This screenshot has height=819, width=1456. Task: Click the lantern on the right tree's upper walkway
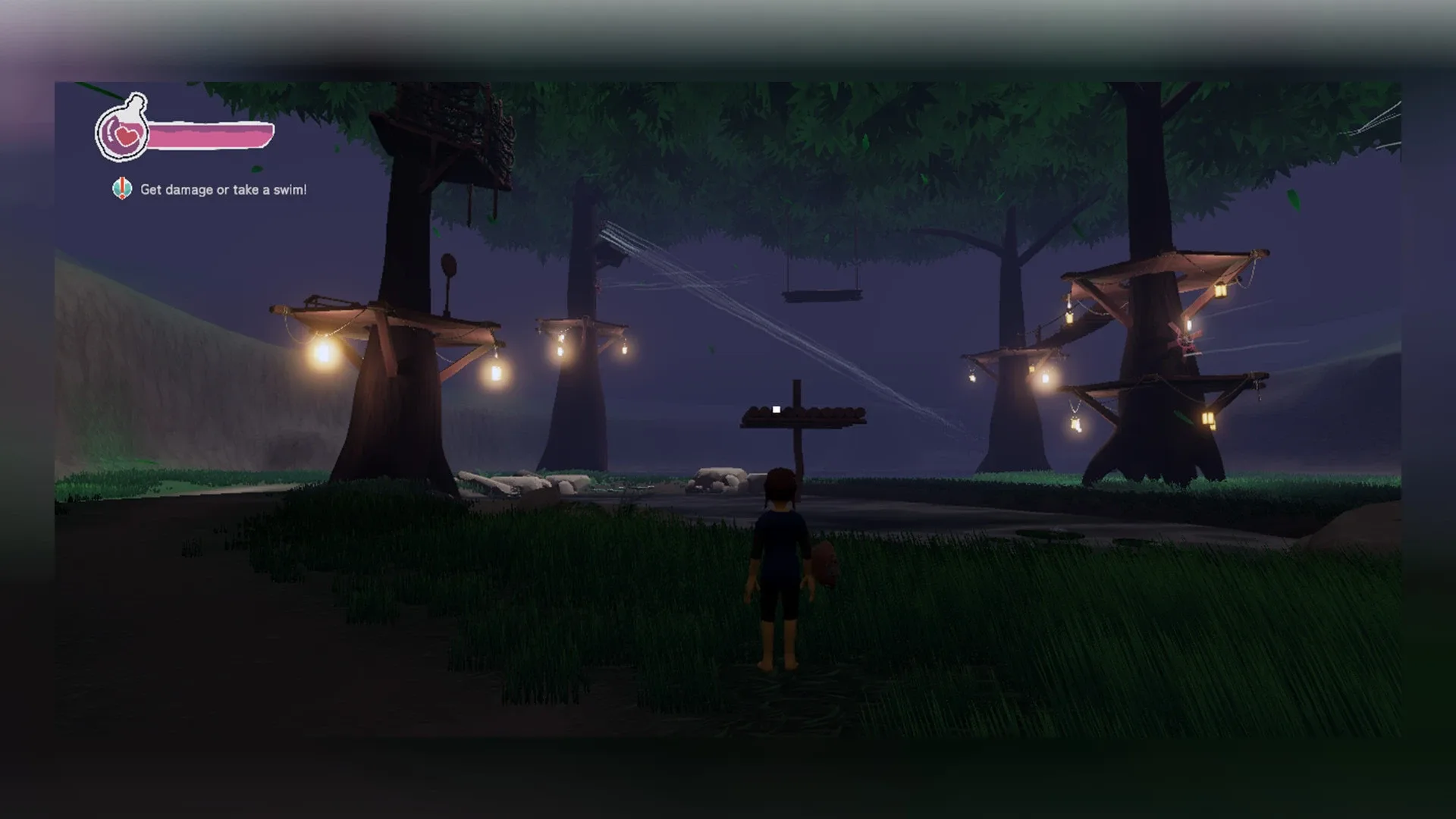(1222, 290)
